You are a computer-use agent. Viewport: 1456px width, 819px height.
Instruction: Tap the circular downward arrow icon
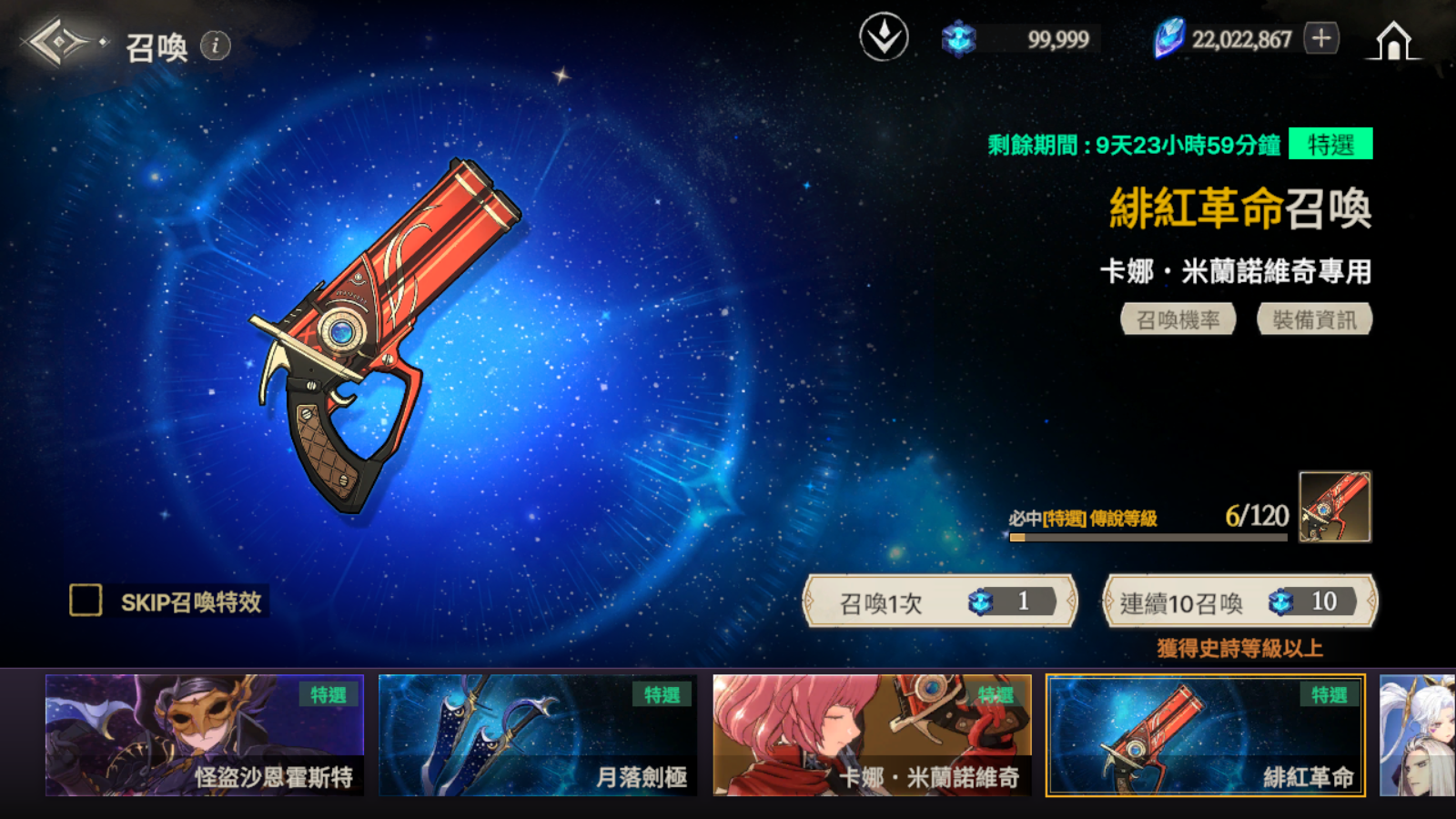coord(884,38)
